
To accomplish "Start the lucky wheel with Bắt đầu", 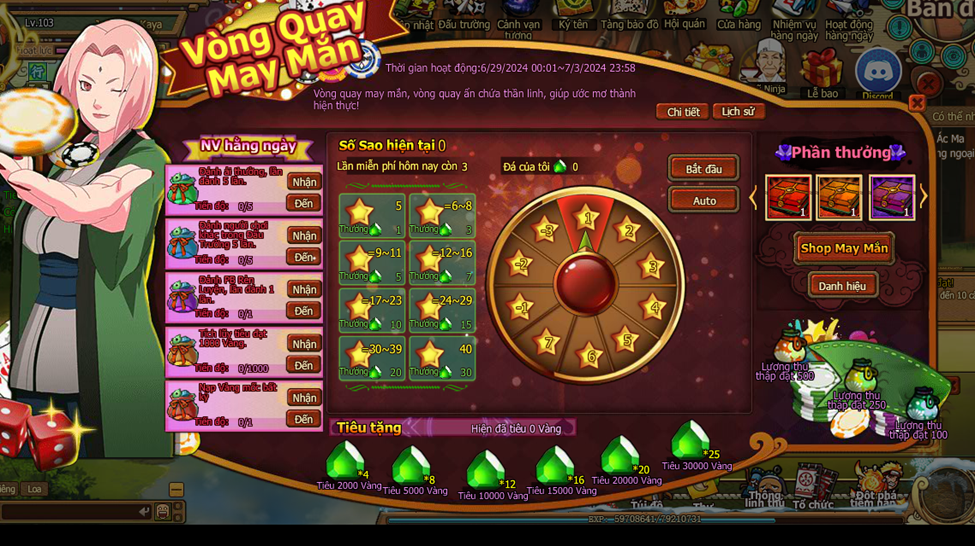I will [703, 169].
